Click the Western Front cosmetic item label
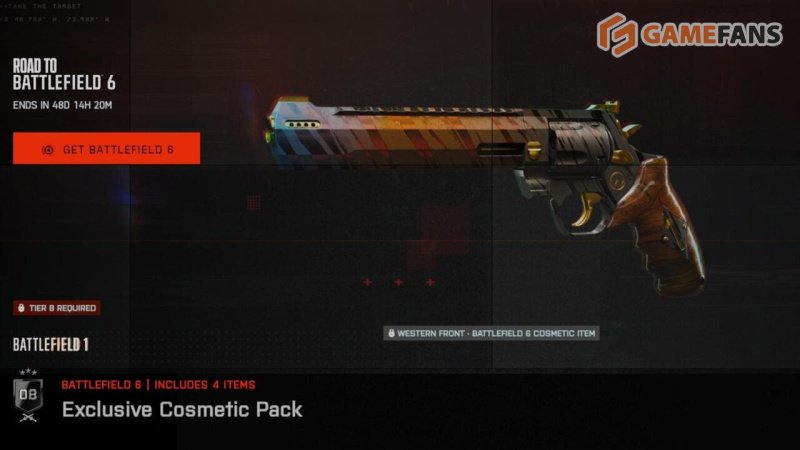This screenshot has width=800, height=450. pyautogui.click(x=491, y=333)
